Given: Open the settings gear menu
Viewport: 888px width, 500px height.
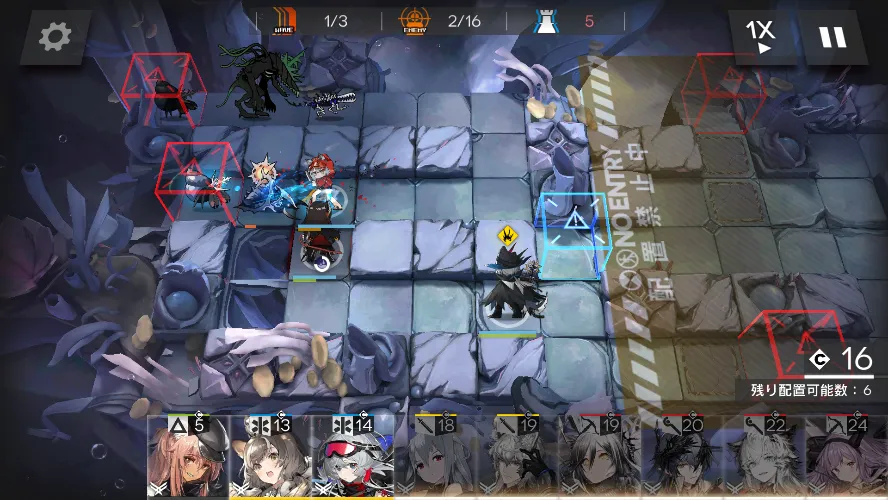Looking at the screenshot, I should coord(55,38).
